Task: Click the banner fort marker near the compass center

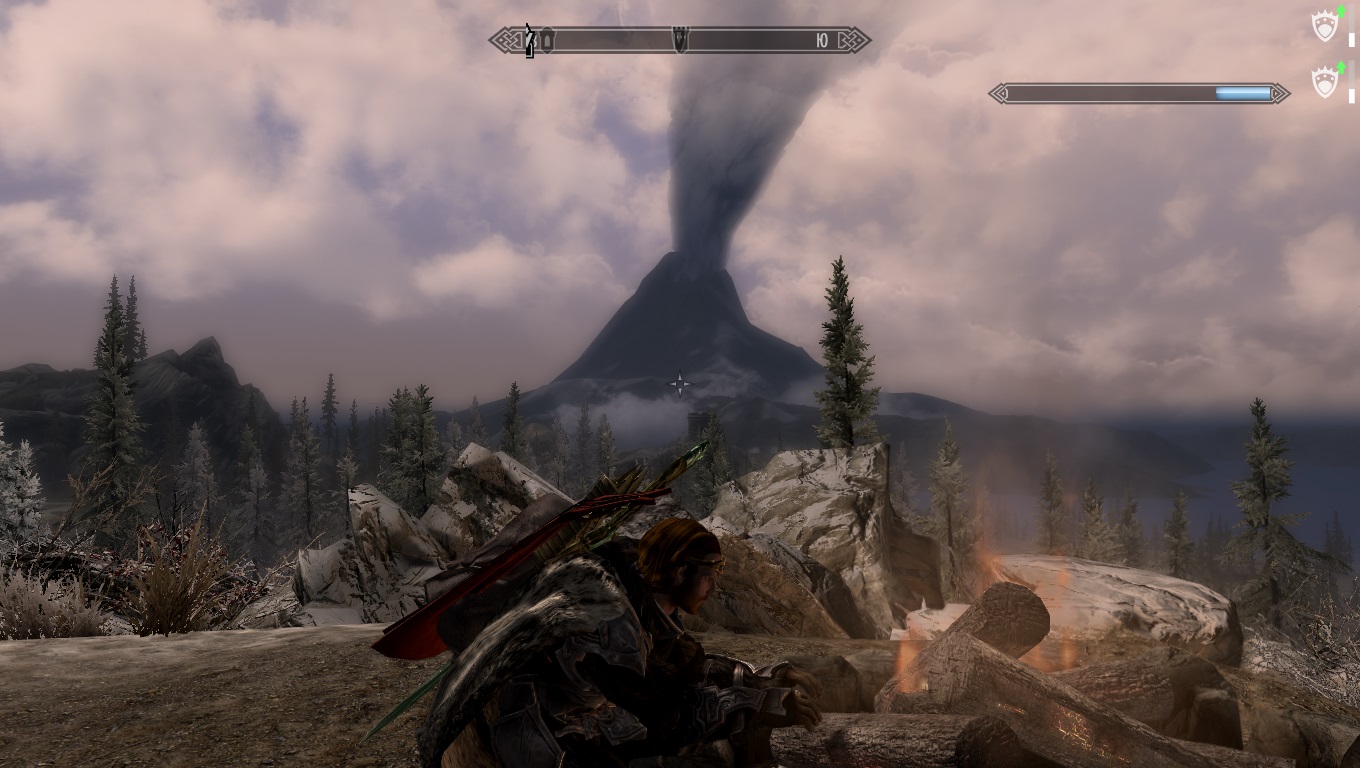Action: 681,38
